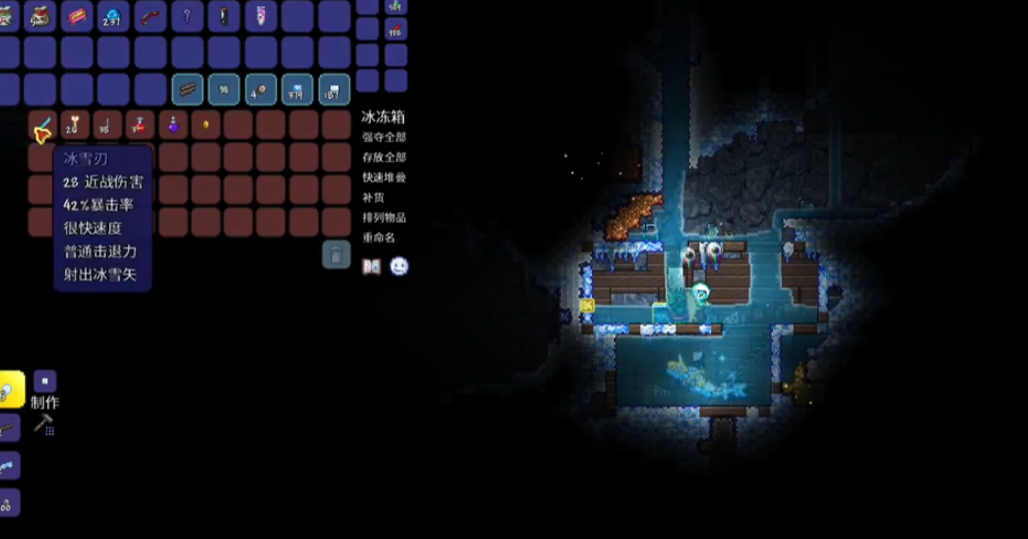Grab the gold coin from the chest
The width and height of the screenshot is (1028, 539).
click(206, 126)
